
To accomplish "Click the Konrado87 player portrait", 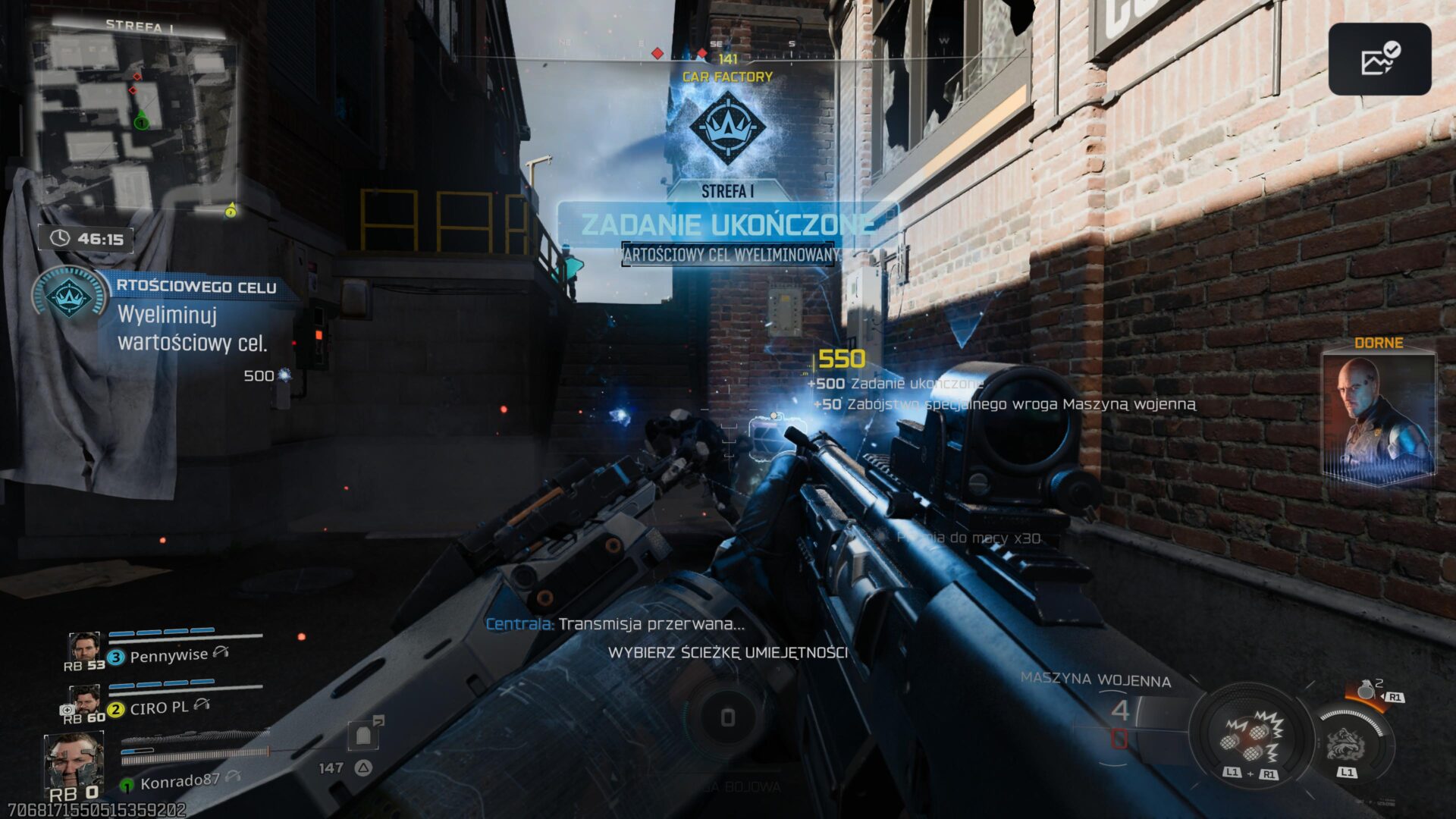I will point(74,761).
